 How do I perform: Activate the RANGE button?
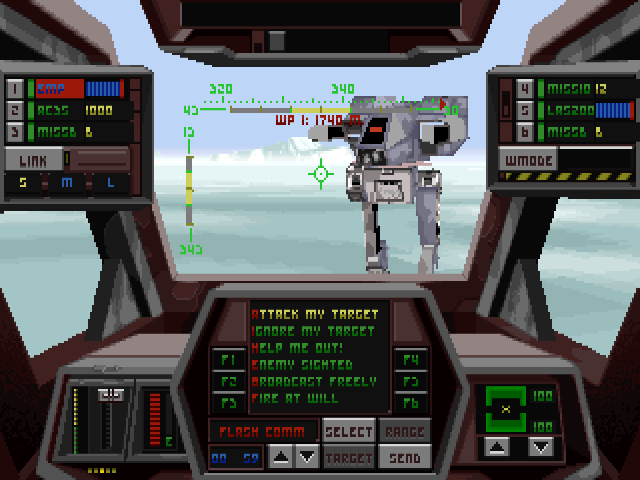(405, 432)
